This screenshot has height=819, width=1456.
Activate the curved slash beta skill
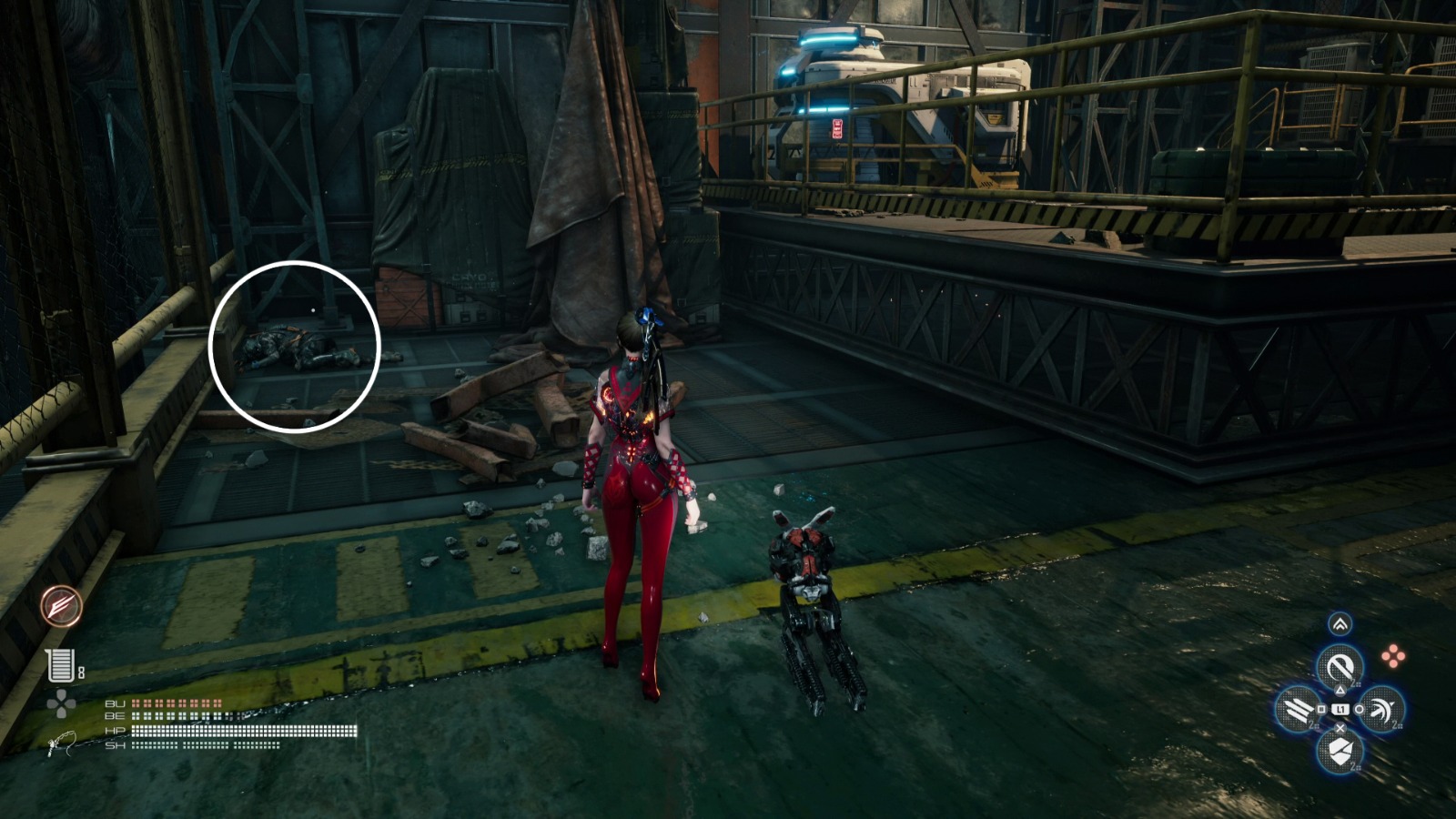(x=1340, y=667)
